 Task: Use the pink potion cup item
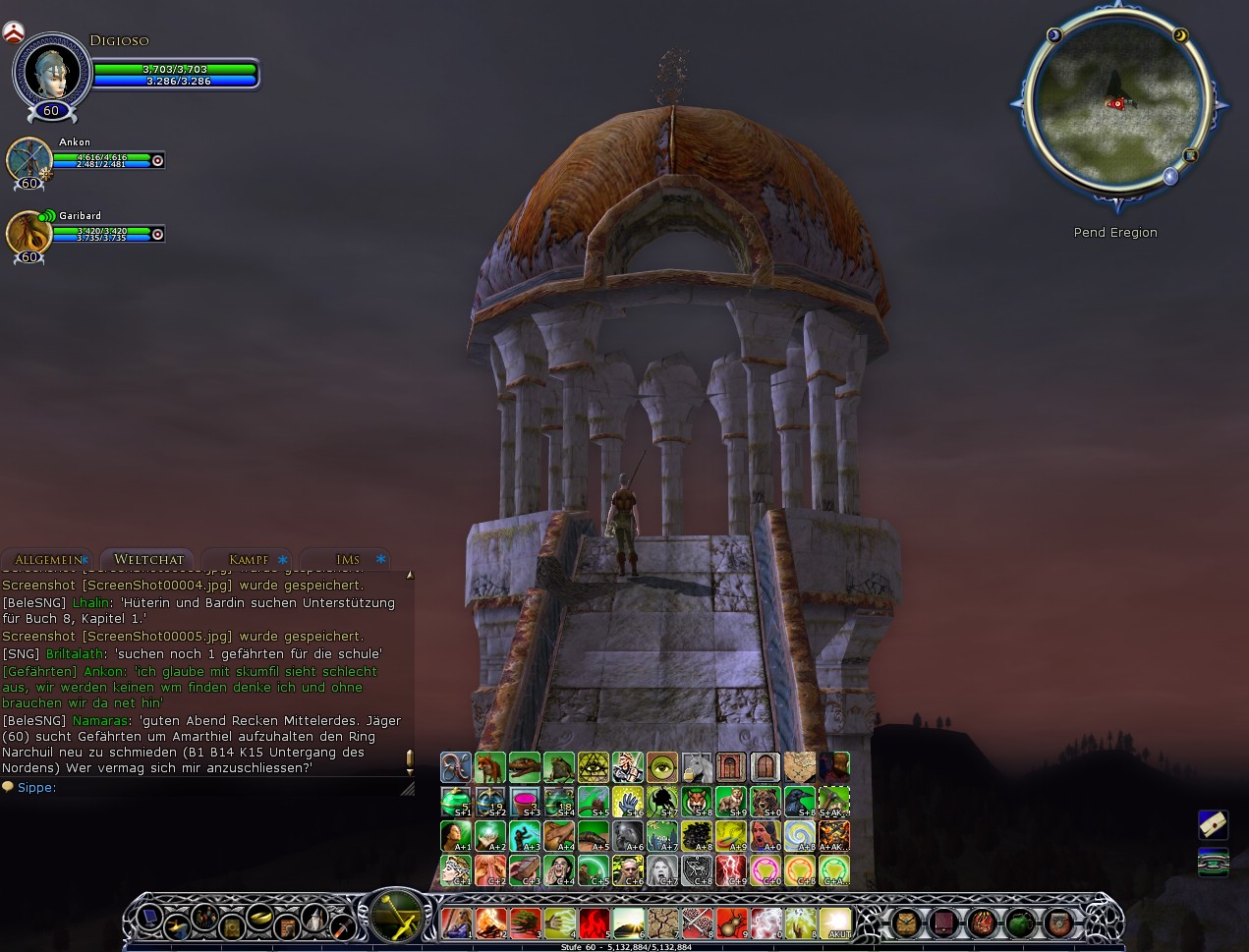tap(525, 802)
